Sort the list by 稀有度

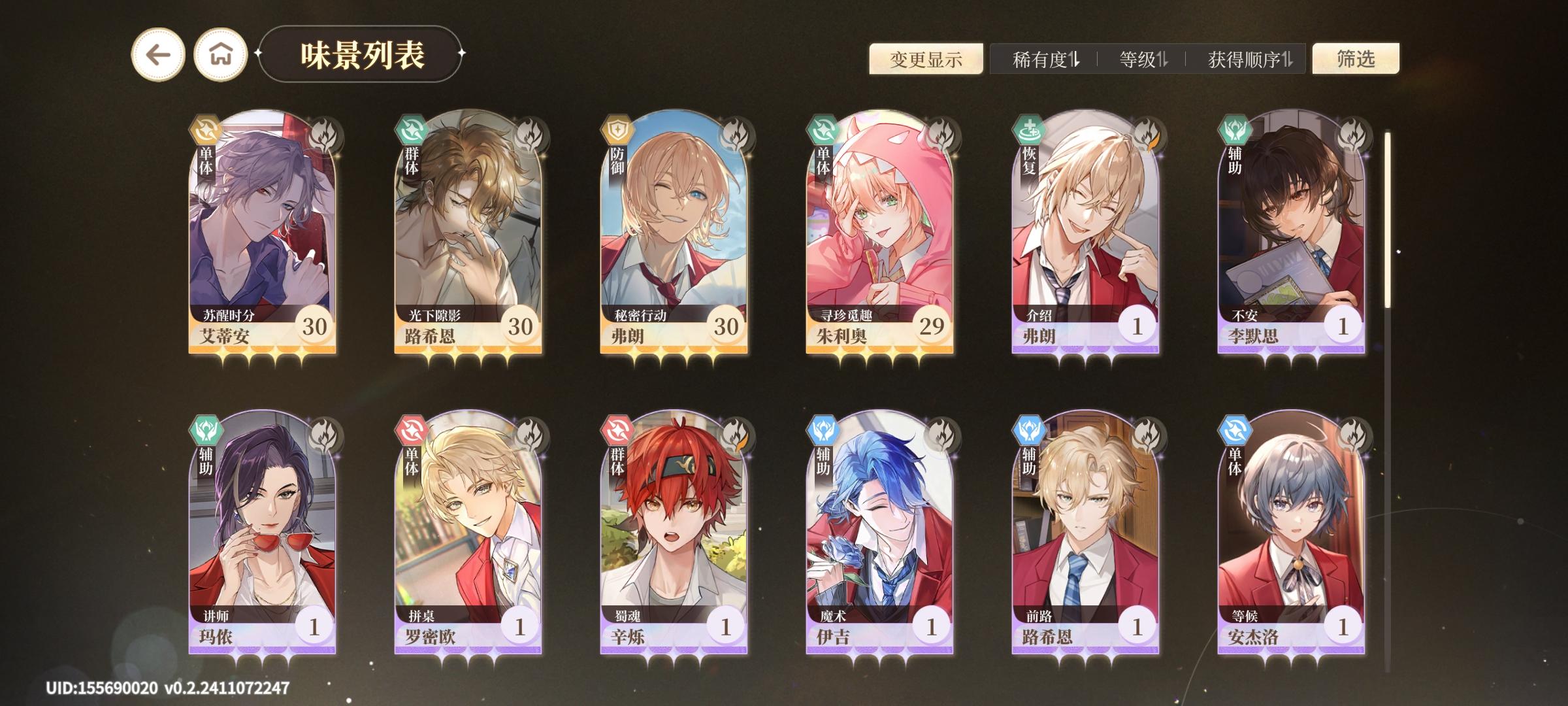(x=1046, y=59)
